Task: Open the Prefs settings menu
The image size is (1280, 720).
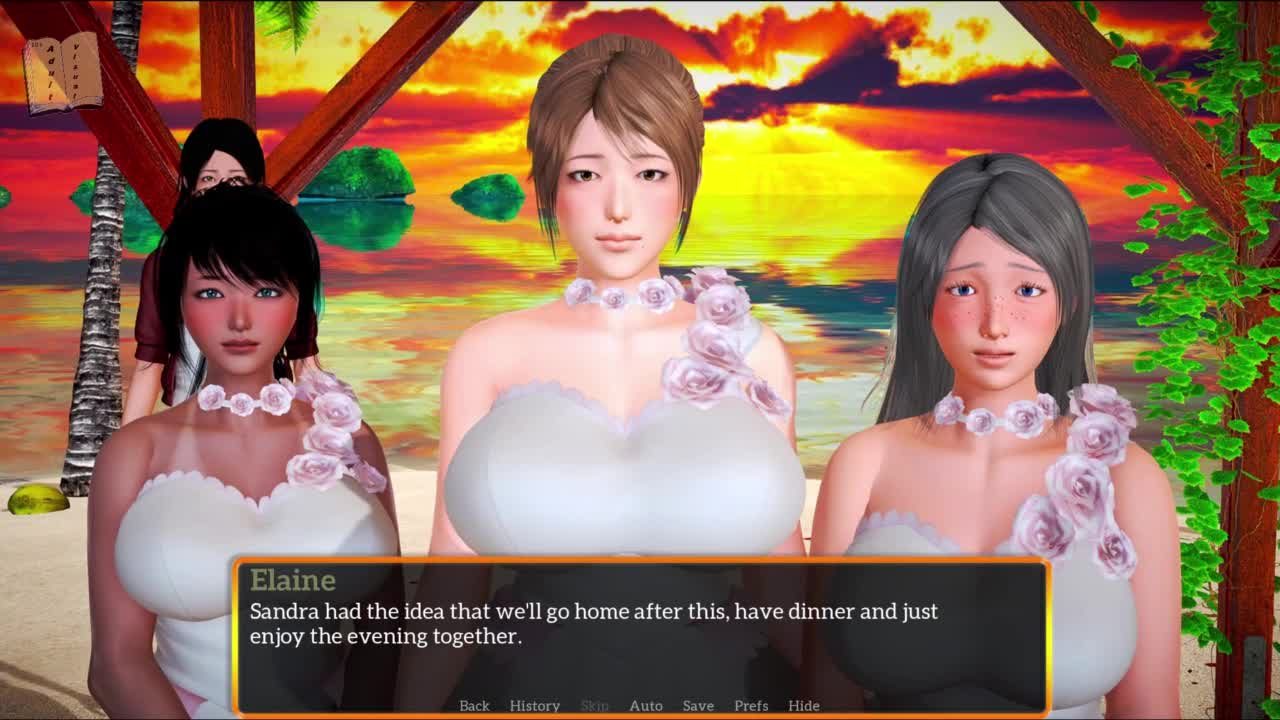Action: click(751, 705)
